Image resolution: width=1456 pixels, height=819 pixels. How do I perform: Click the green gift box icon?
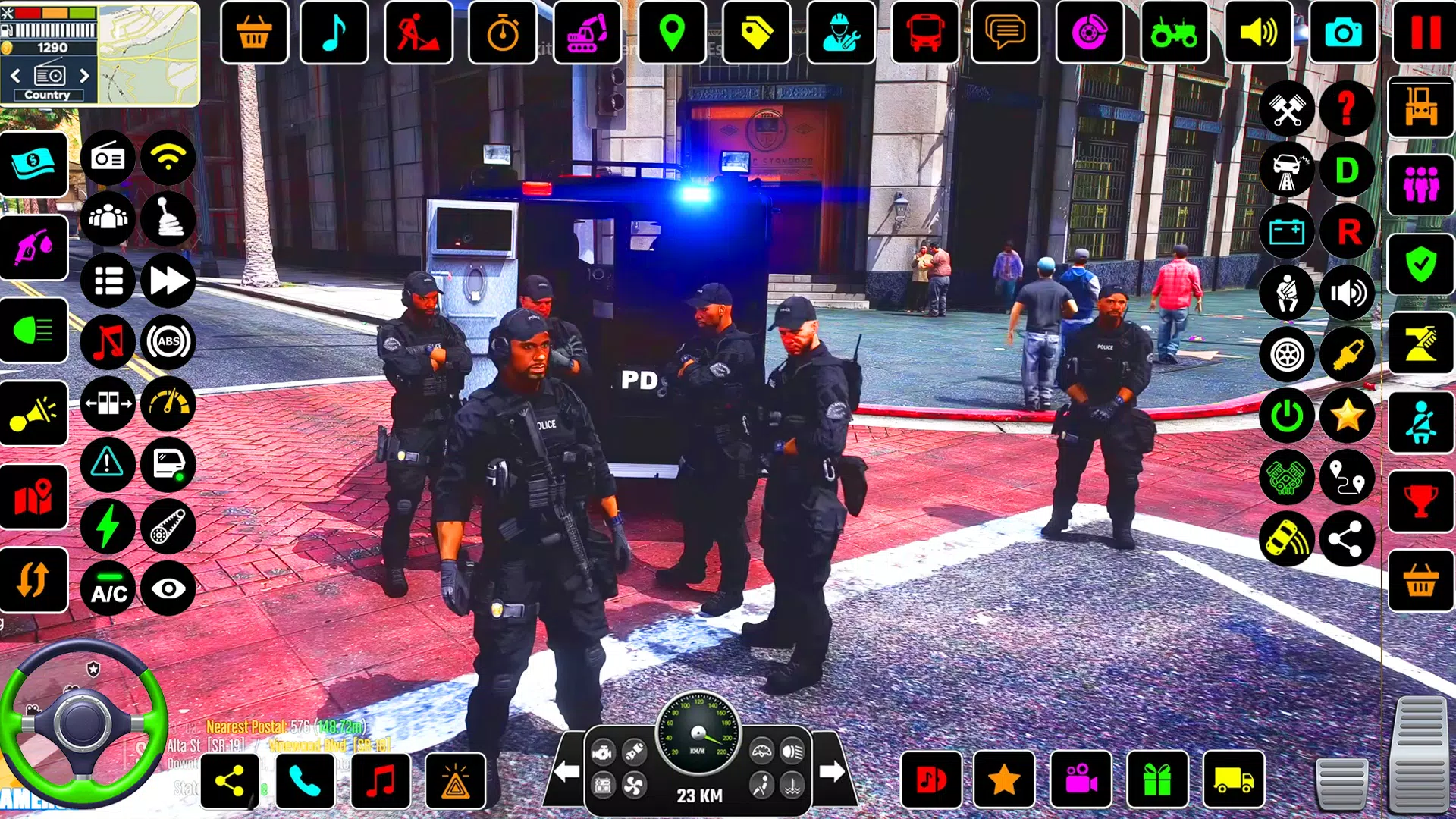1156,780
